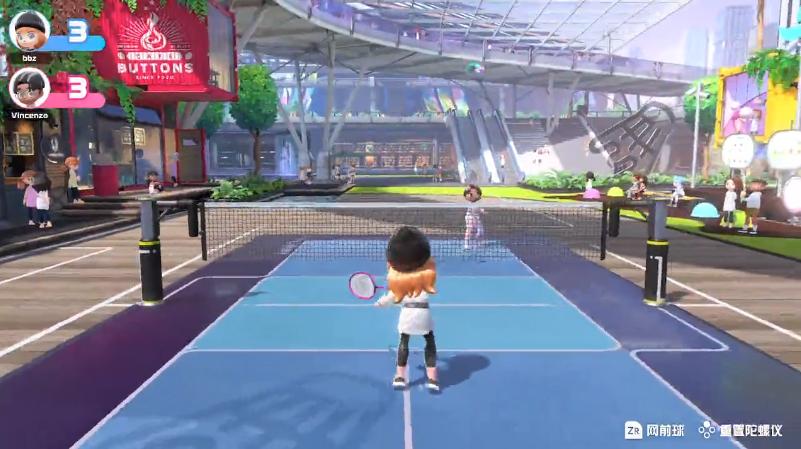Select Vincenzo's player avatar portrait
Image resolution: width=801 pixels, height=449 pixels.
click(x=29, y=88)
